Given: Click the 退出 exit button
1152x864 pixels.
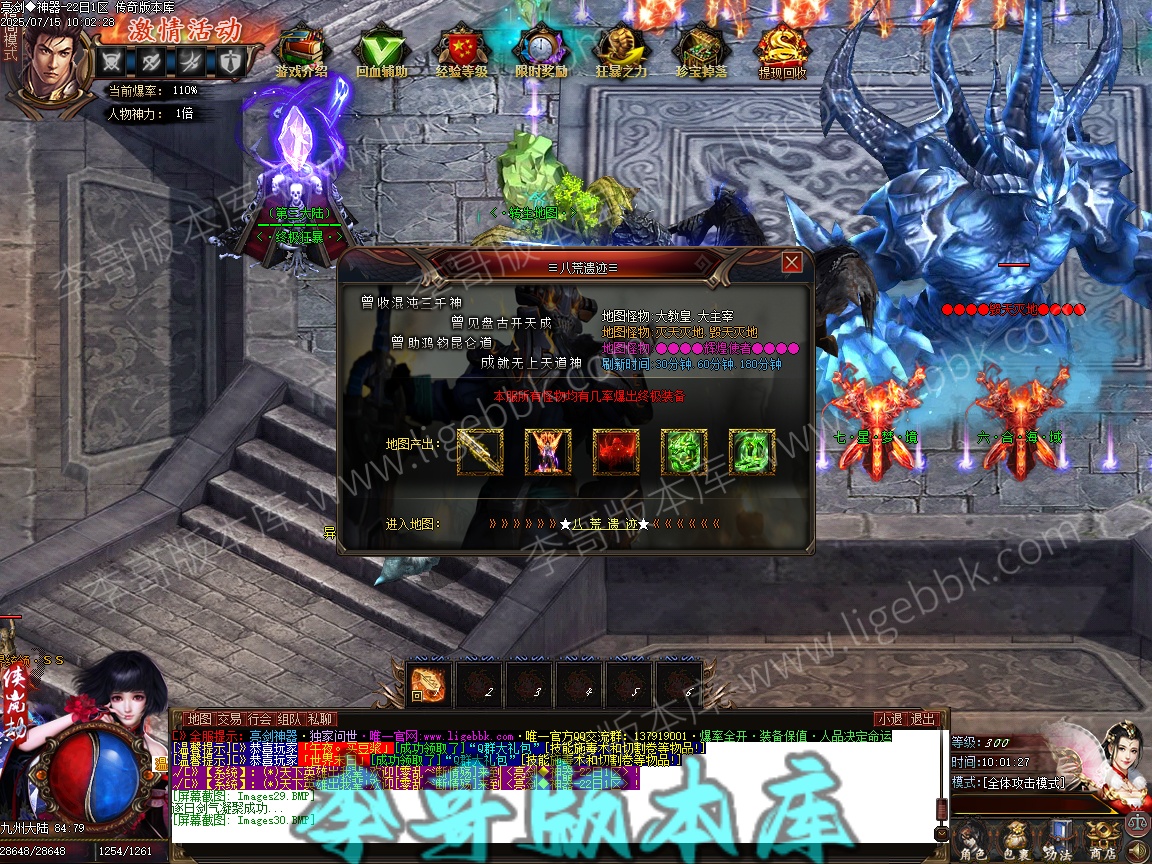Looking at the screenshot, I should 923,719.
